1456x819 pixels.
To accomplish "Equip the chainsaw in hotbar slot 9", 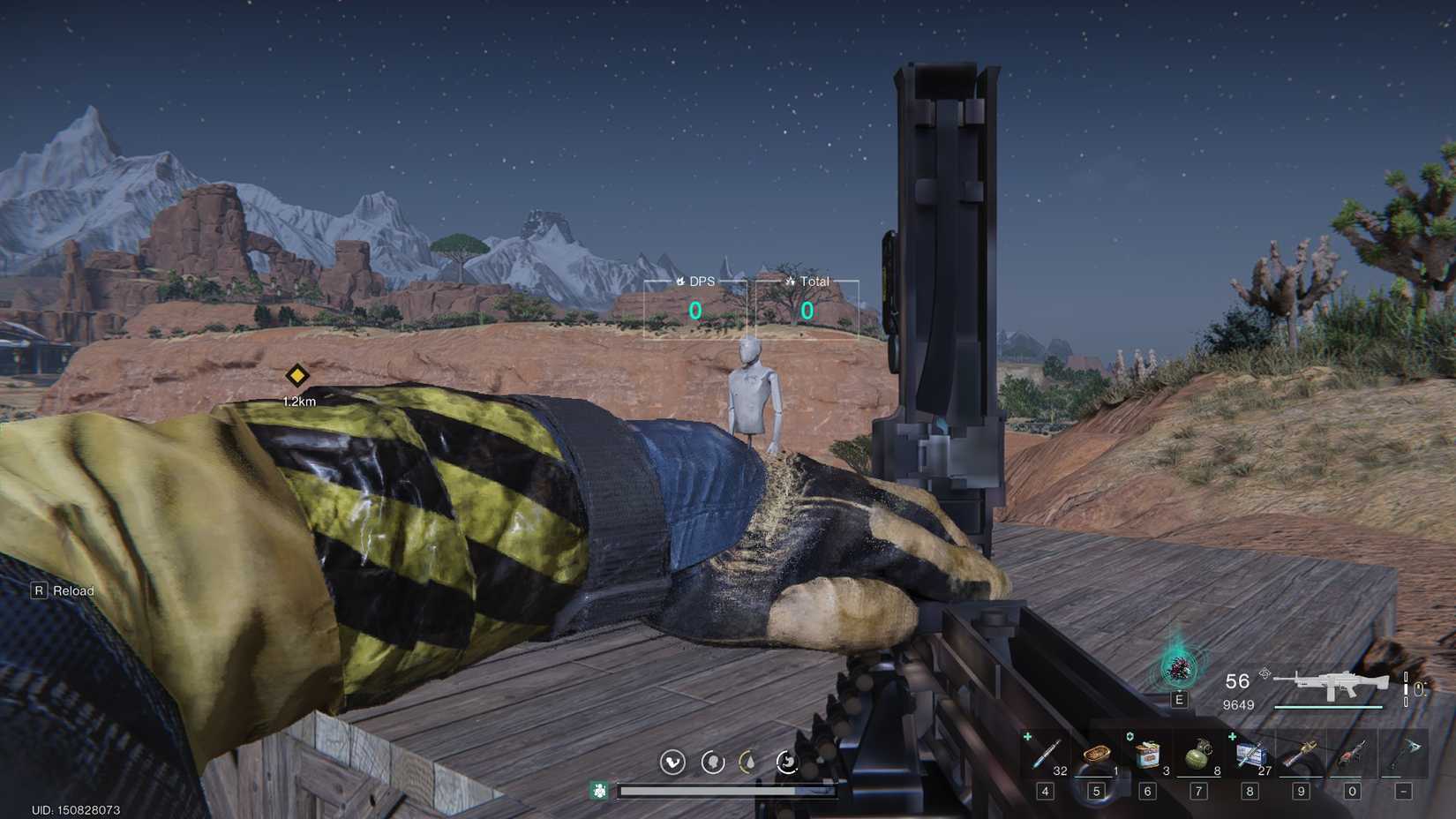I will coord(1301,755).
